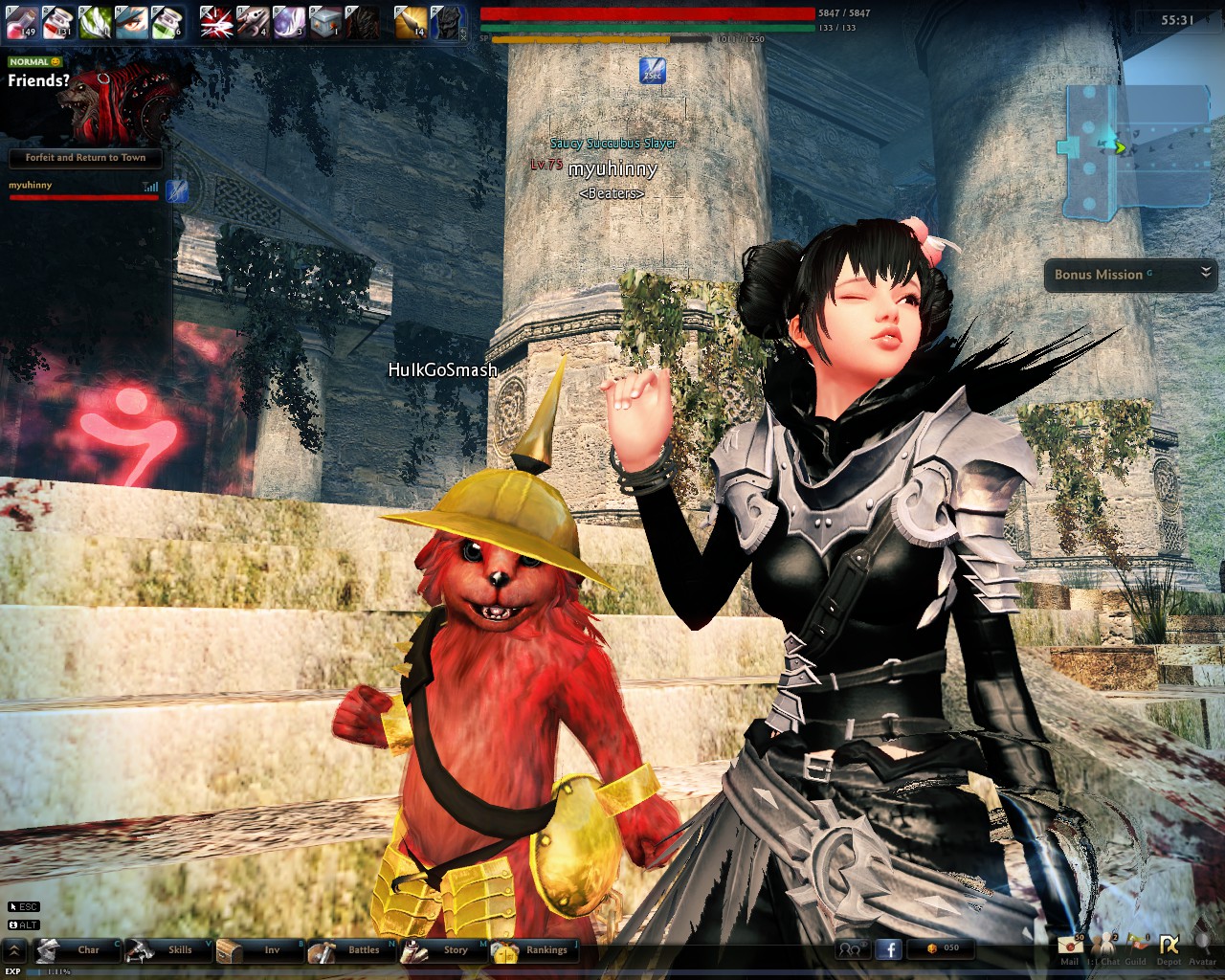
Task: Open the Rankings menu
Action: tap(536, 949)
